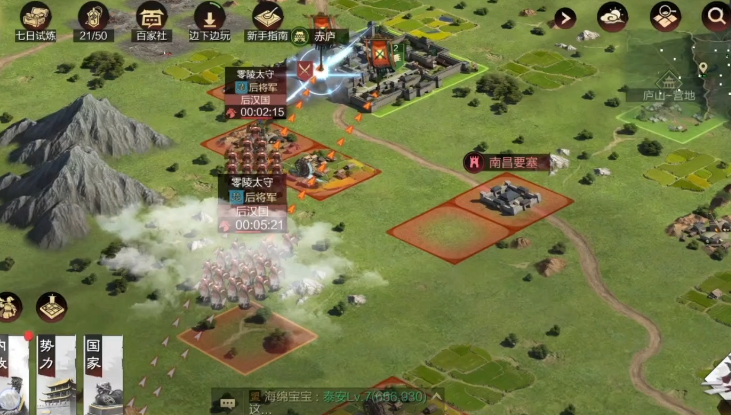
Task: Click the search magnifying glass button
Action: [716, 16]
